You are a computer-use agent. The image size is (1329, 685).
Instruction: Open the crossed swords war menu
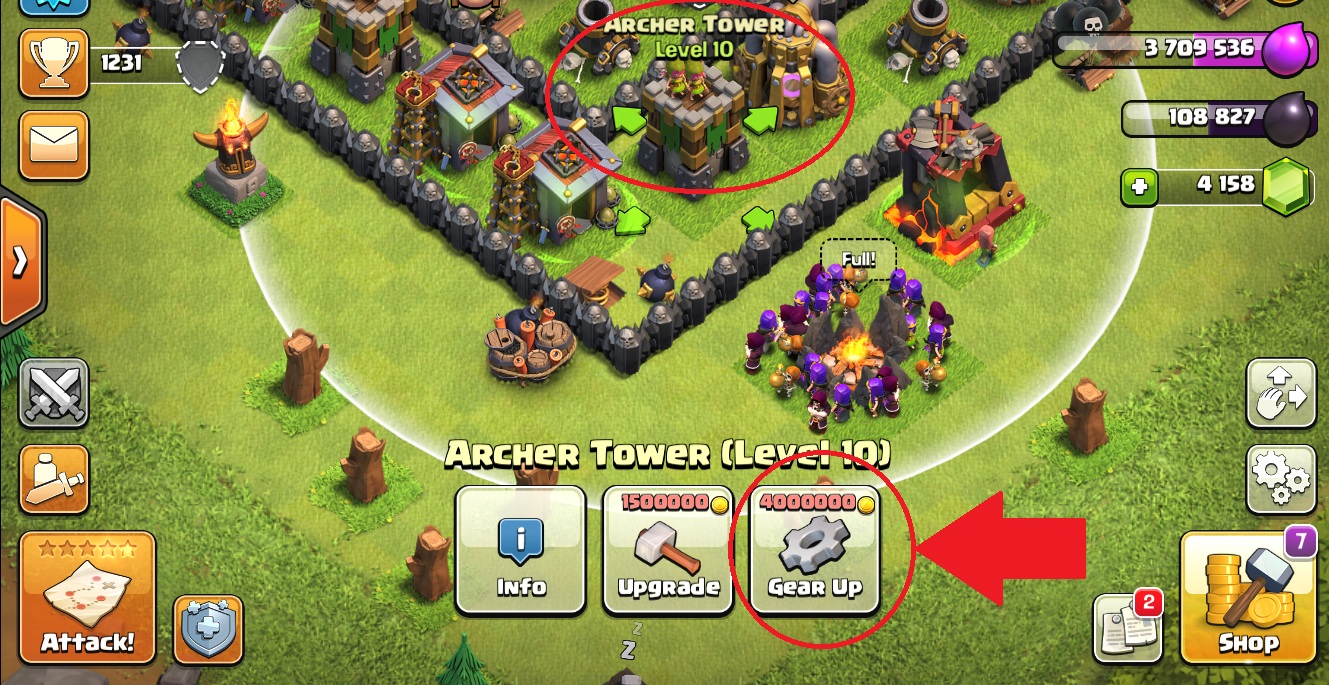pyautogui.click(x=54, y=395)
